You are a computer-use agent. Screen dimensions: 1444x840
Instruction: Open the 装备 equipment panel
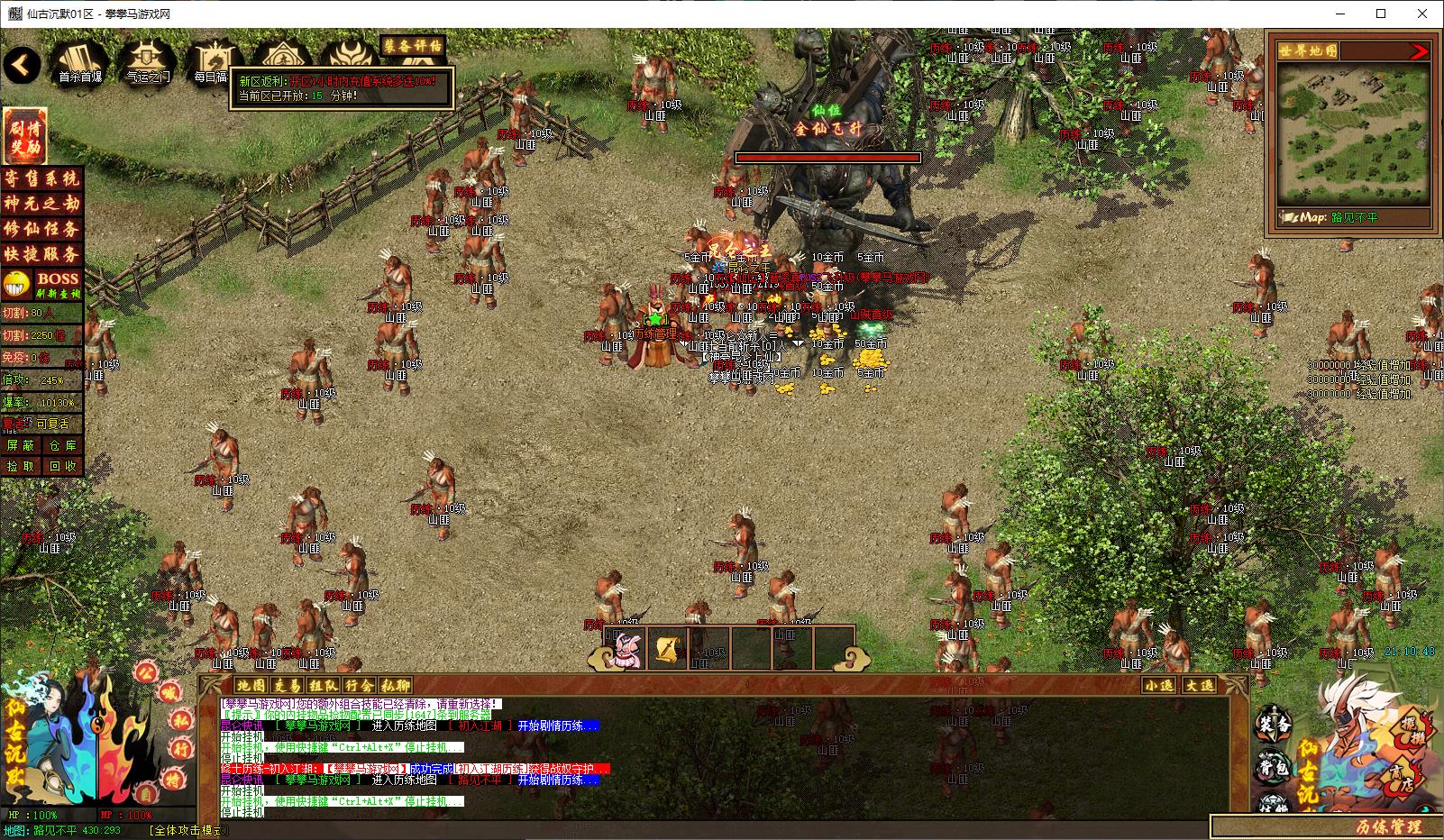(1274, 724)
